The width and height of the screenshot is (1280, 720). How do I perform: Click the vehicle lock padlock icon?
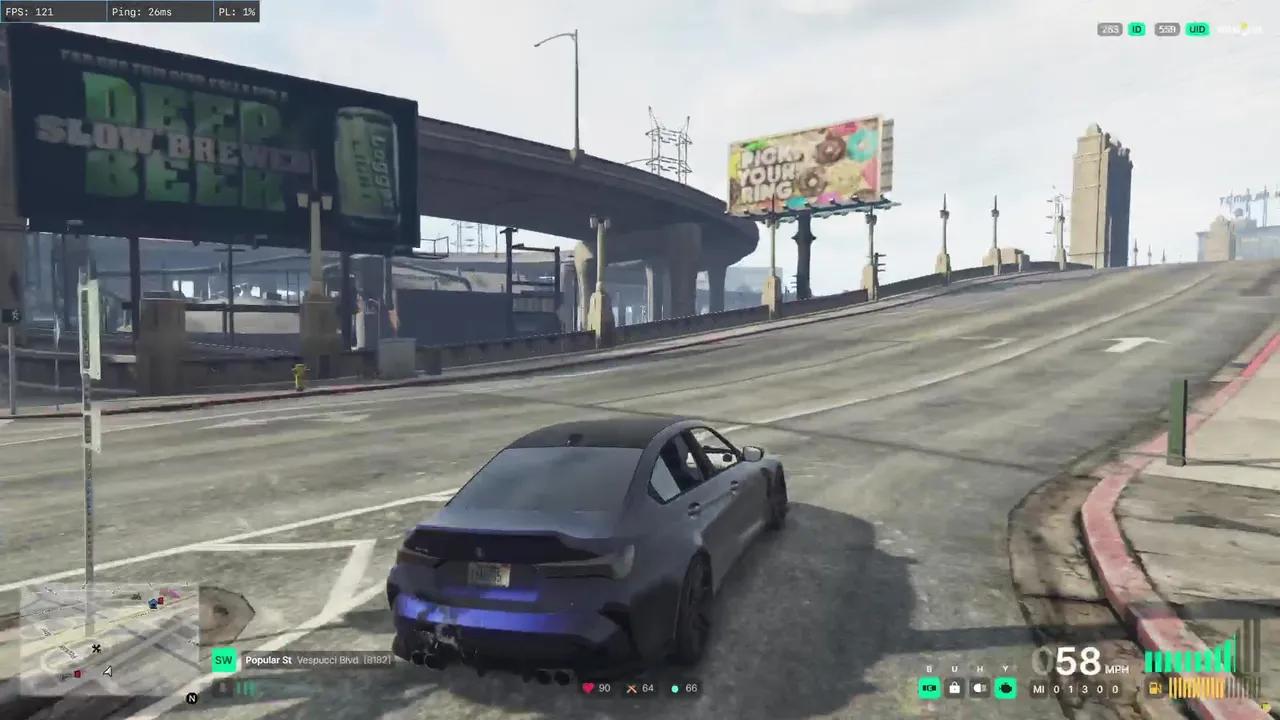(x=954, y=688)
